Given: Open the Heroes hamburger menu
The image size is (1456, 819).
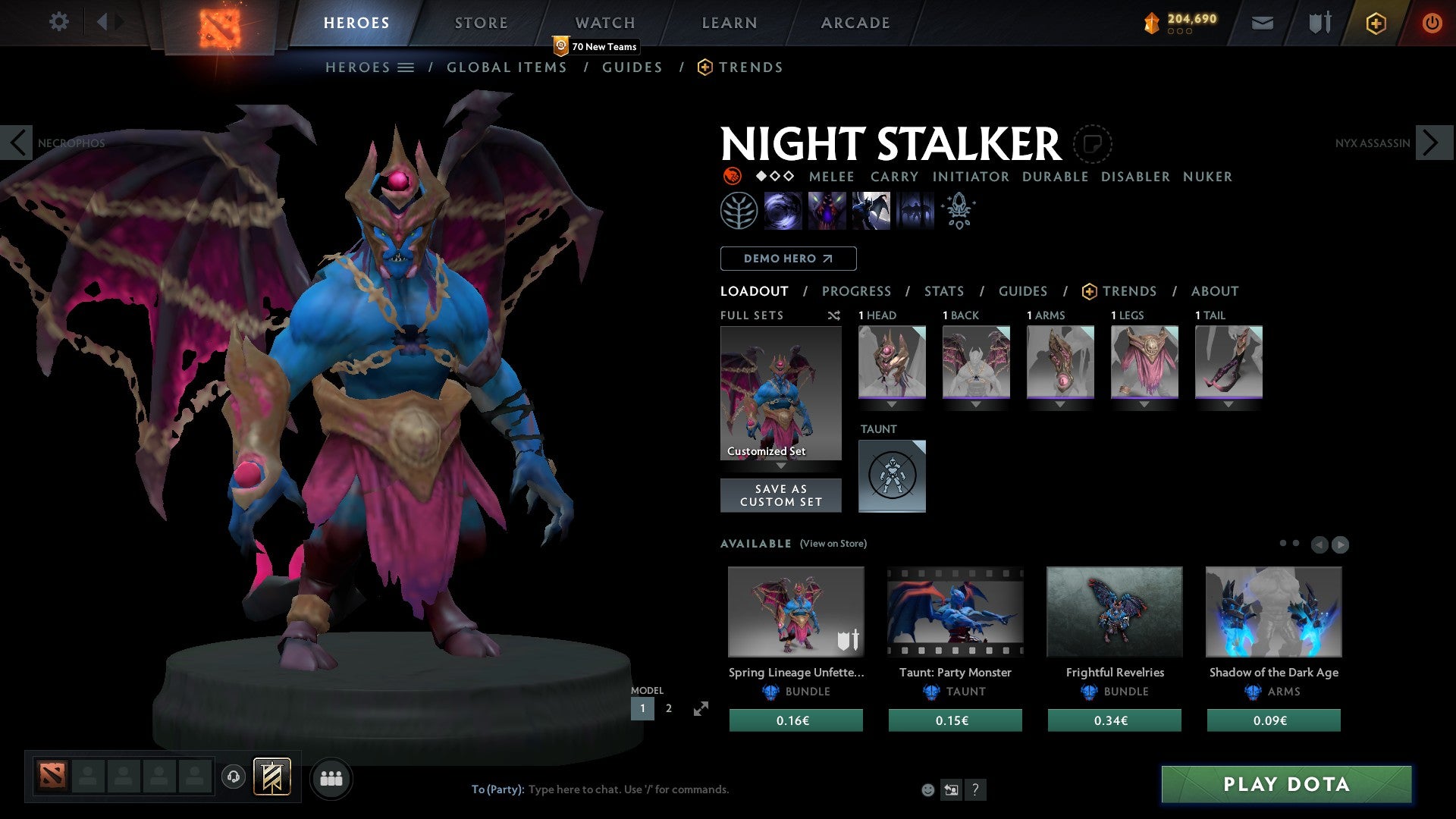Looking at the screenshot, I should [407, 67].
